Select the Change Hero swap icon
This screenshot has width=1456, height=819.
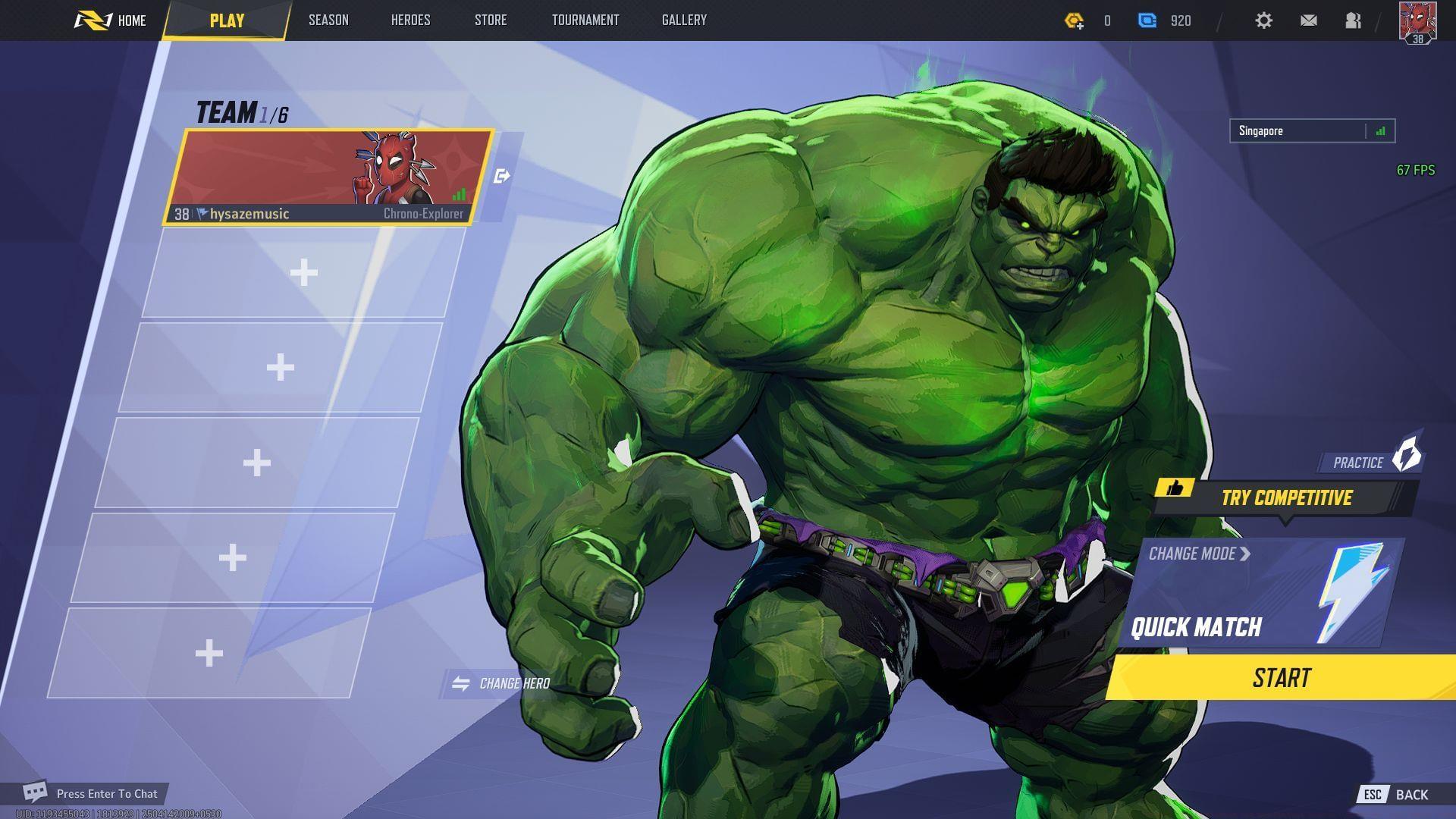(461, 682)
